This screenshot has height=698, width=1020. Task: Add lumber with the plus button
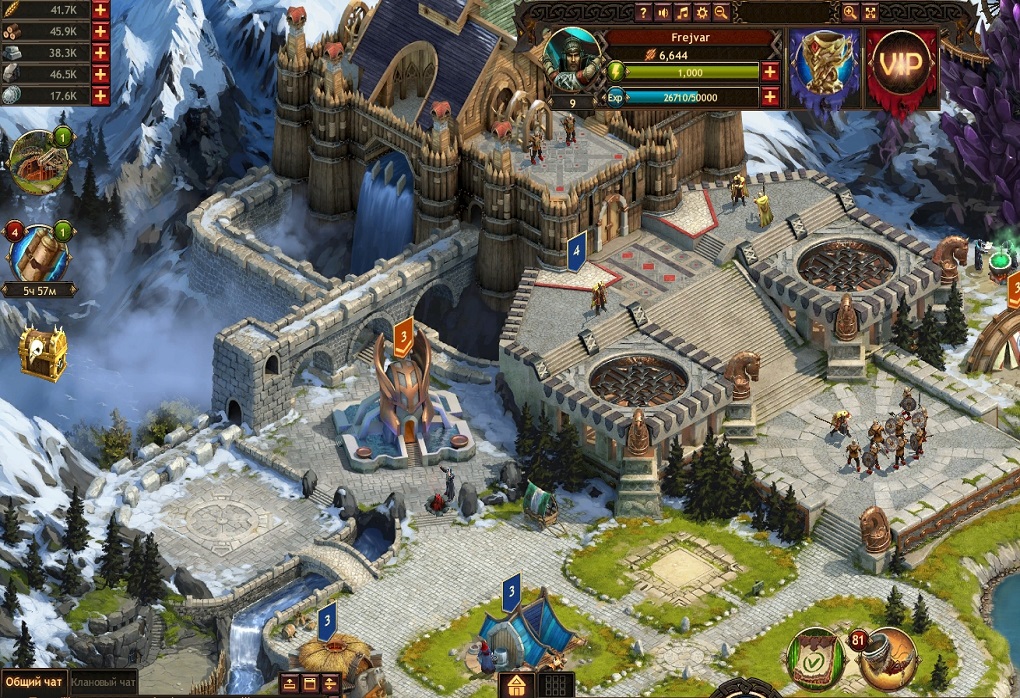pyautogui.click(x=100, y=31)
